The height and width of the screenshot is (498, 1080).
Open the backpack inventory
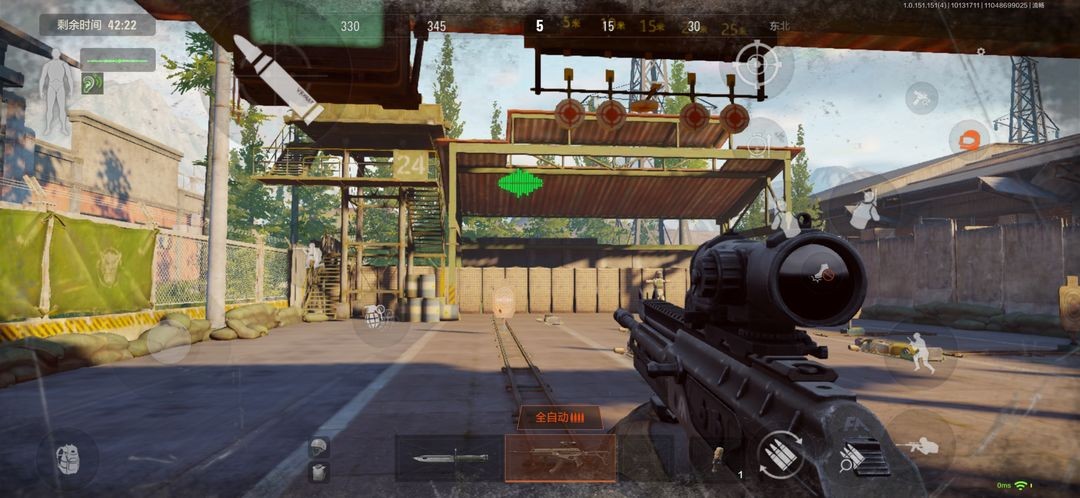tap(67, 459)
